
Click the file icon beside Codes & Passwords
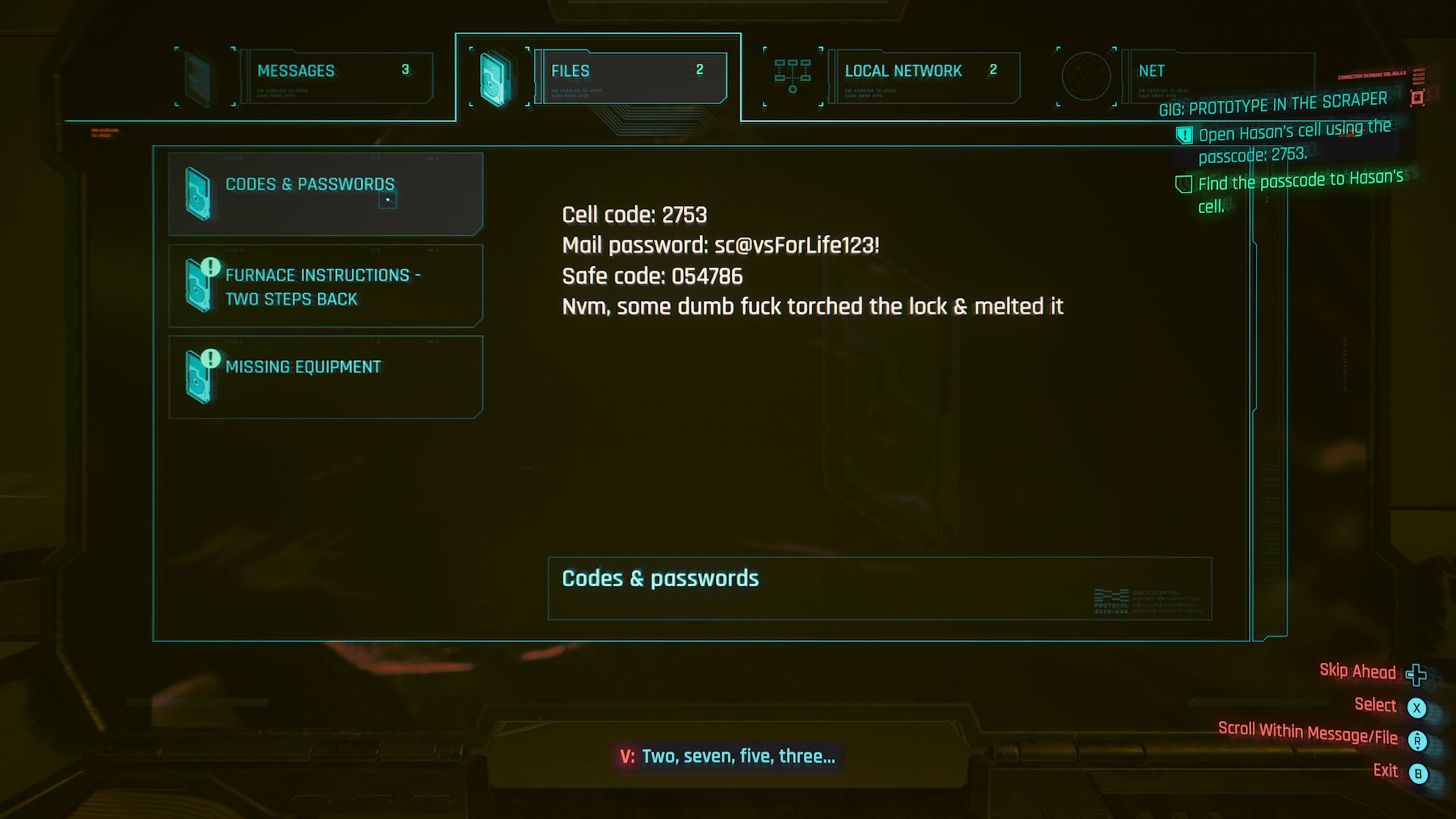click(x=199, y=193)
